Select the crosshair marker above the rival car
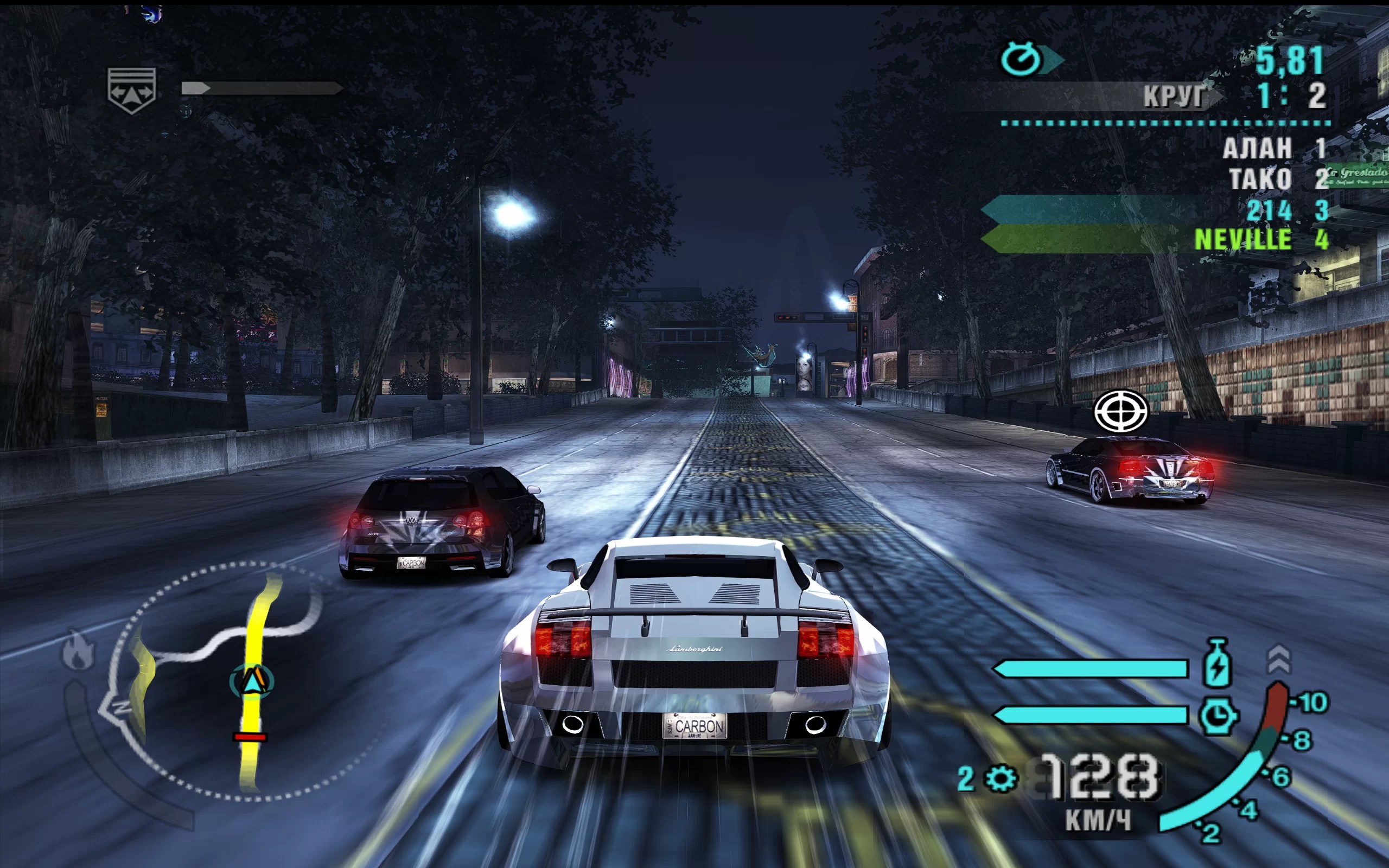 click(x=1120, y=411)
